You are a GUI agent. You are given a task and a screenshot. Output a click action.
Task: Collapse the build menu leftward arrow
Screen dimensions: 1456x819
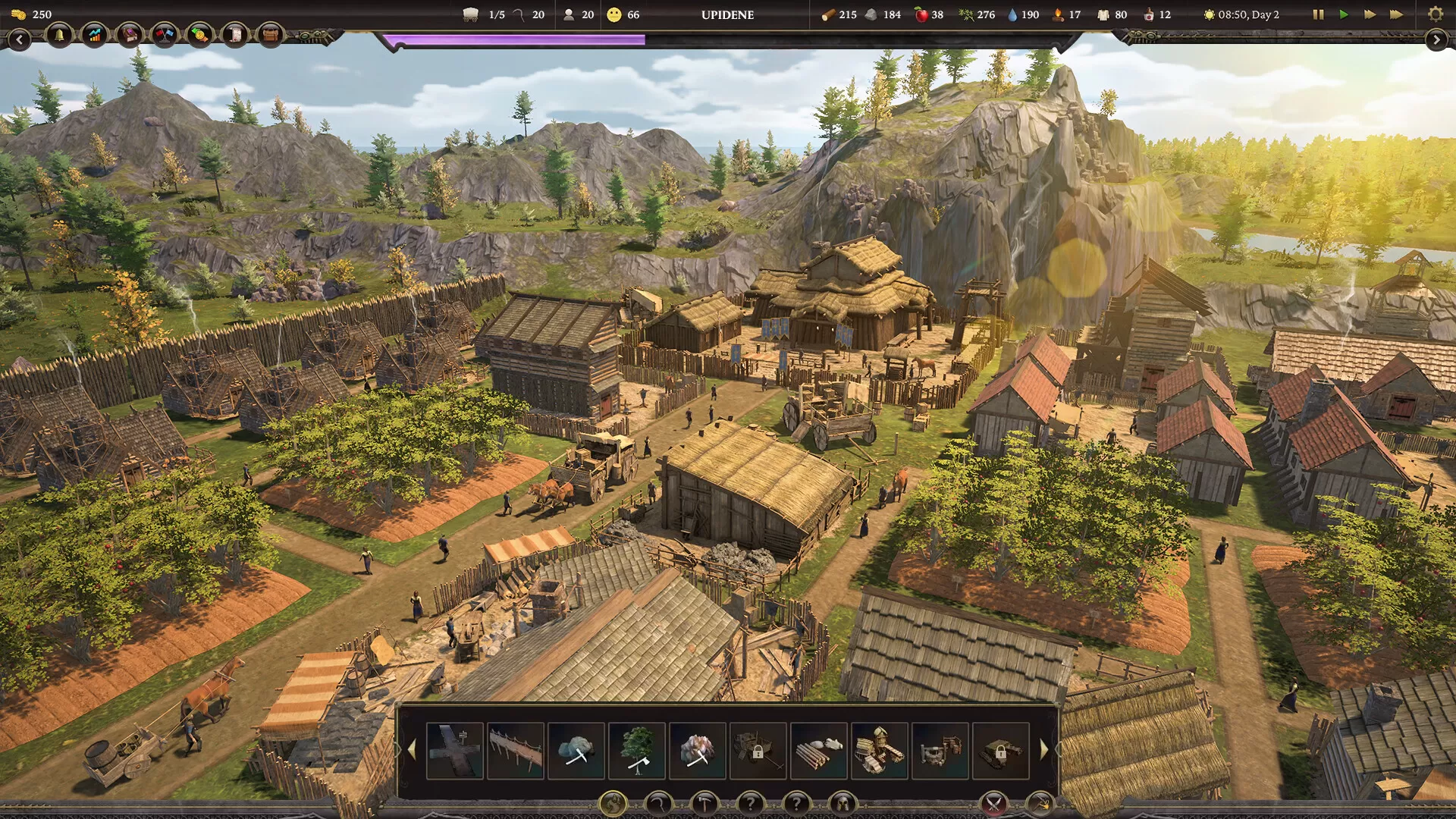(412, 749)
